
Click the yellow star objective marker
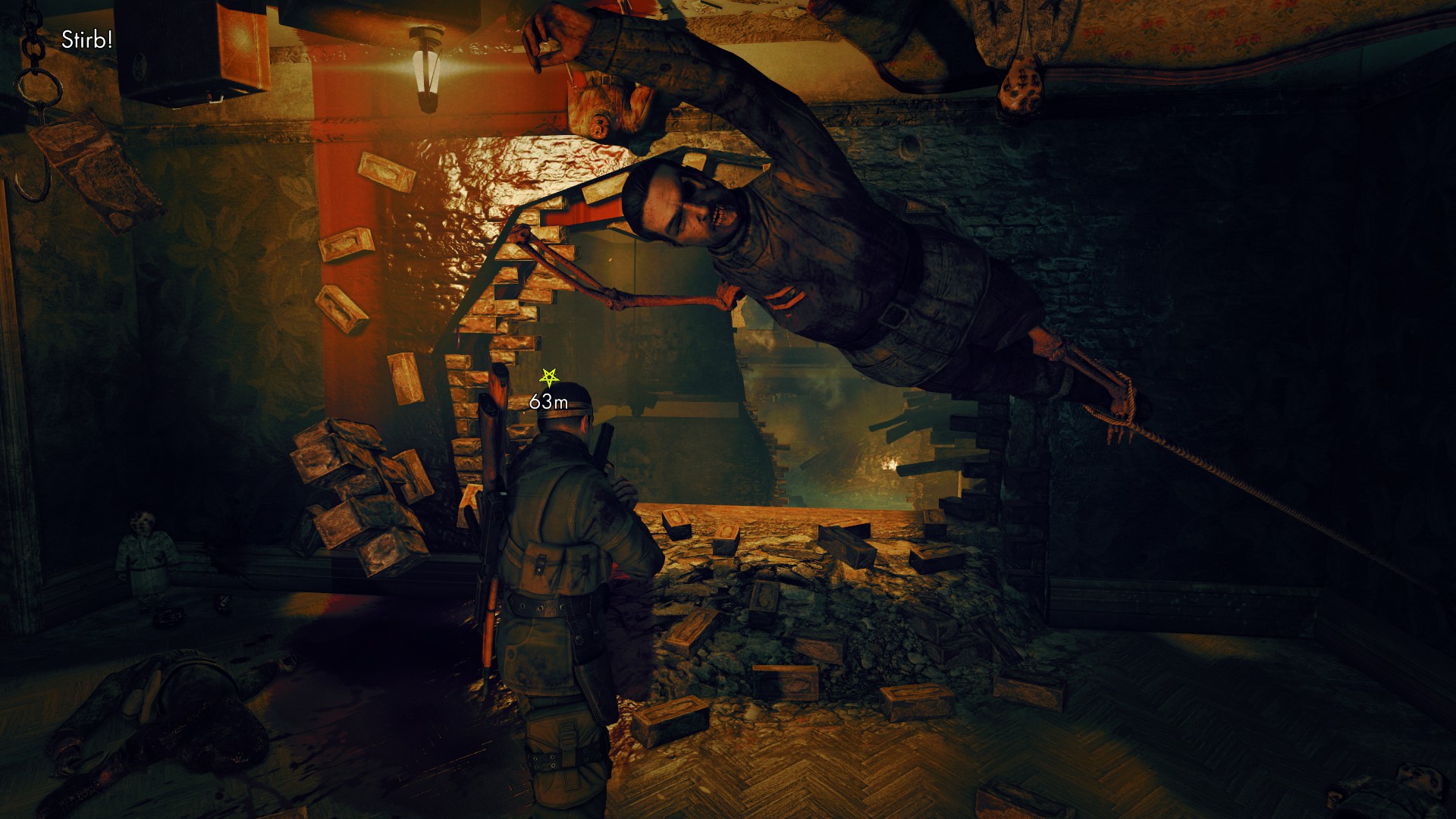tap(548, 375)
